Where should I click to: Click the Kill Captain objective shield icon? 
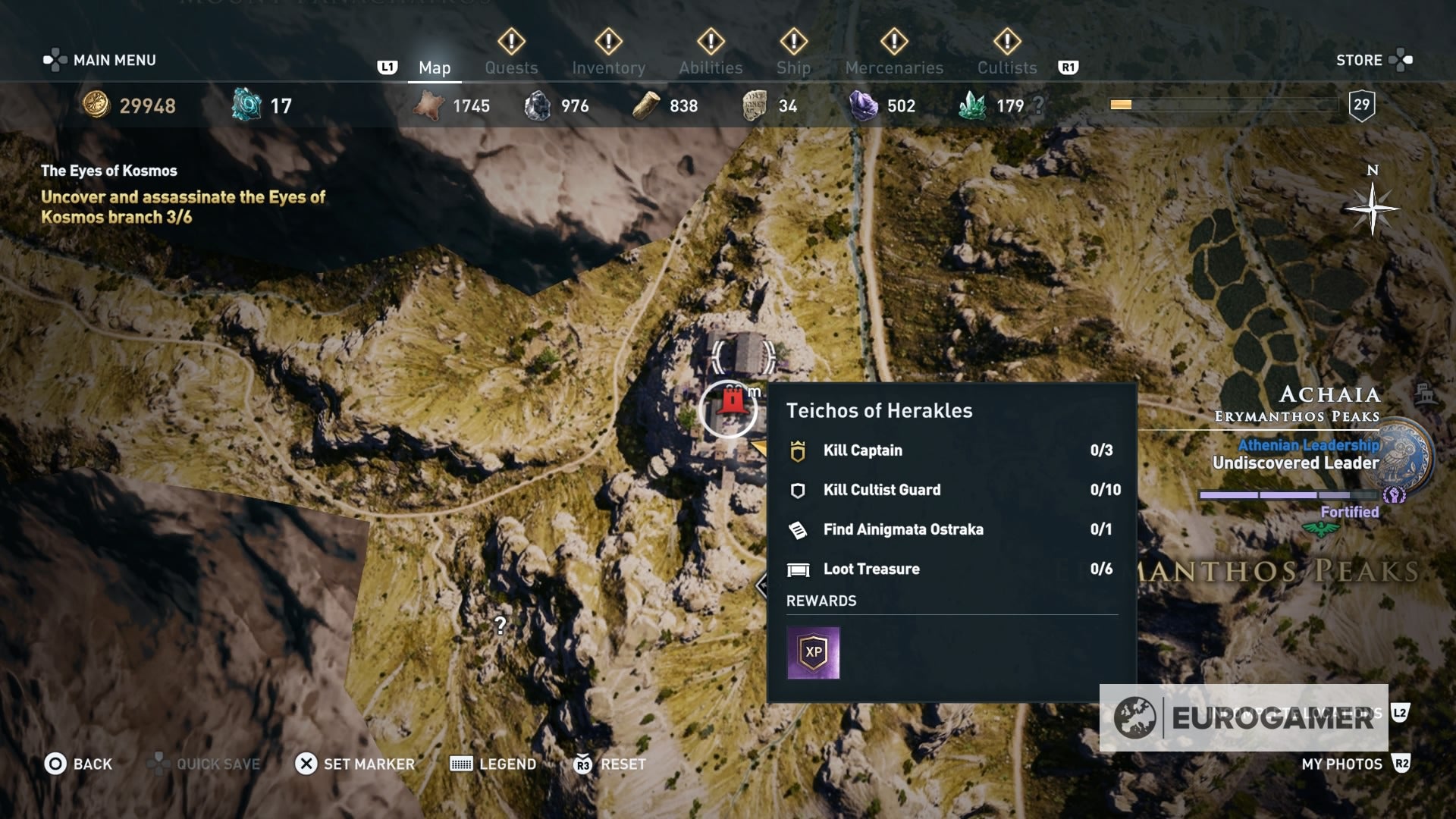tap(797, 450)
